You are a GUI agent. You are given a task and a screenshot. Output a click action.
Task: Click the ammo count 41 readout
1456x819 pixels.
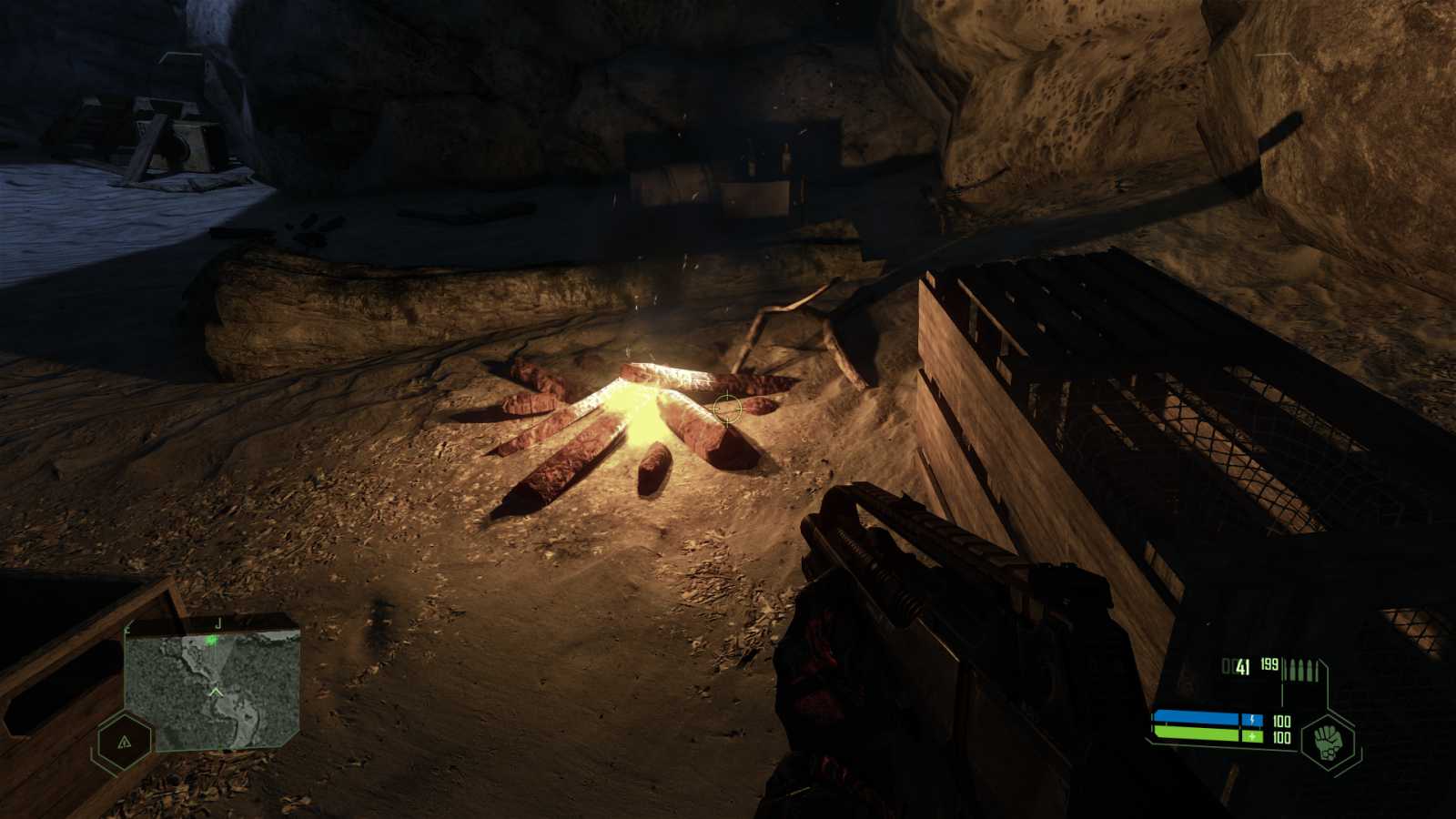(x=1242, y=666)
